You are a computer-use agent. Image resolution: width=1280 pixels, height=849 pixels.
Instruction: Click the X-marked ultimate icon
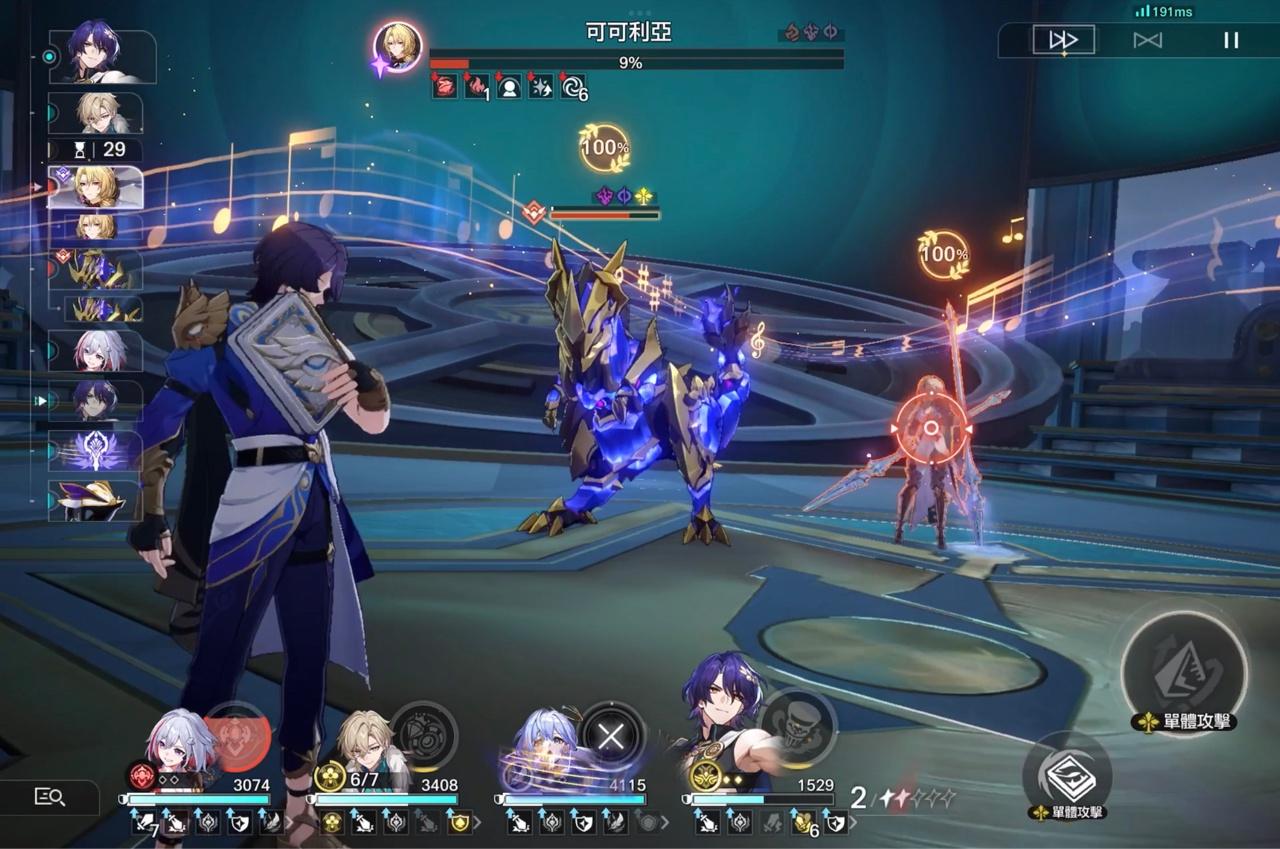pos(611,738)
